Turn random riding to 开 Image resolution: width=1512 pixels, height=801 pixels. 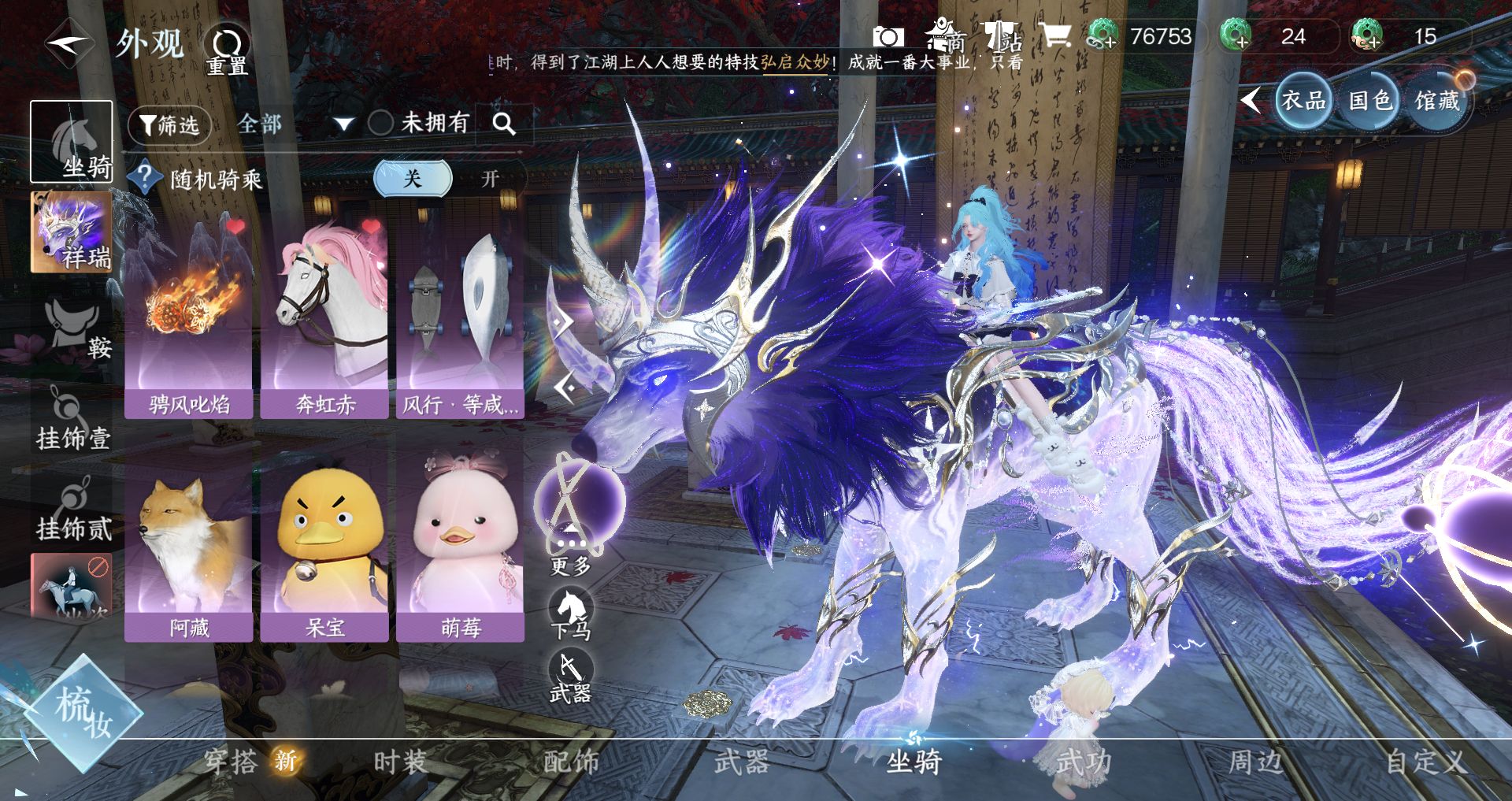490,179
